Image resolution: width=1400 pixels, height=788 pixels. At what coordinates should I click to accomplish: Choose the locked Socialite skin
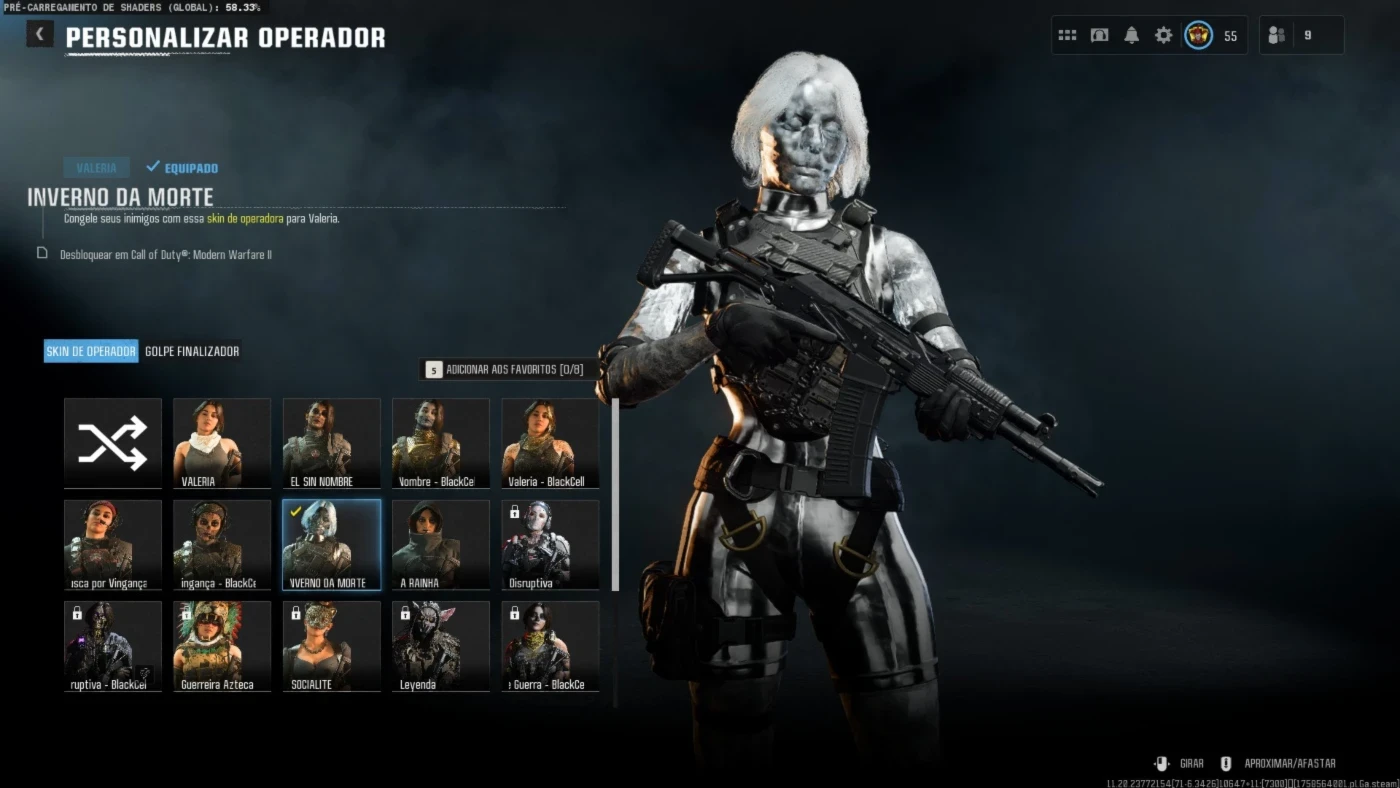331,646
